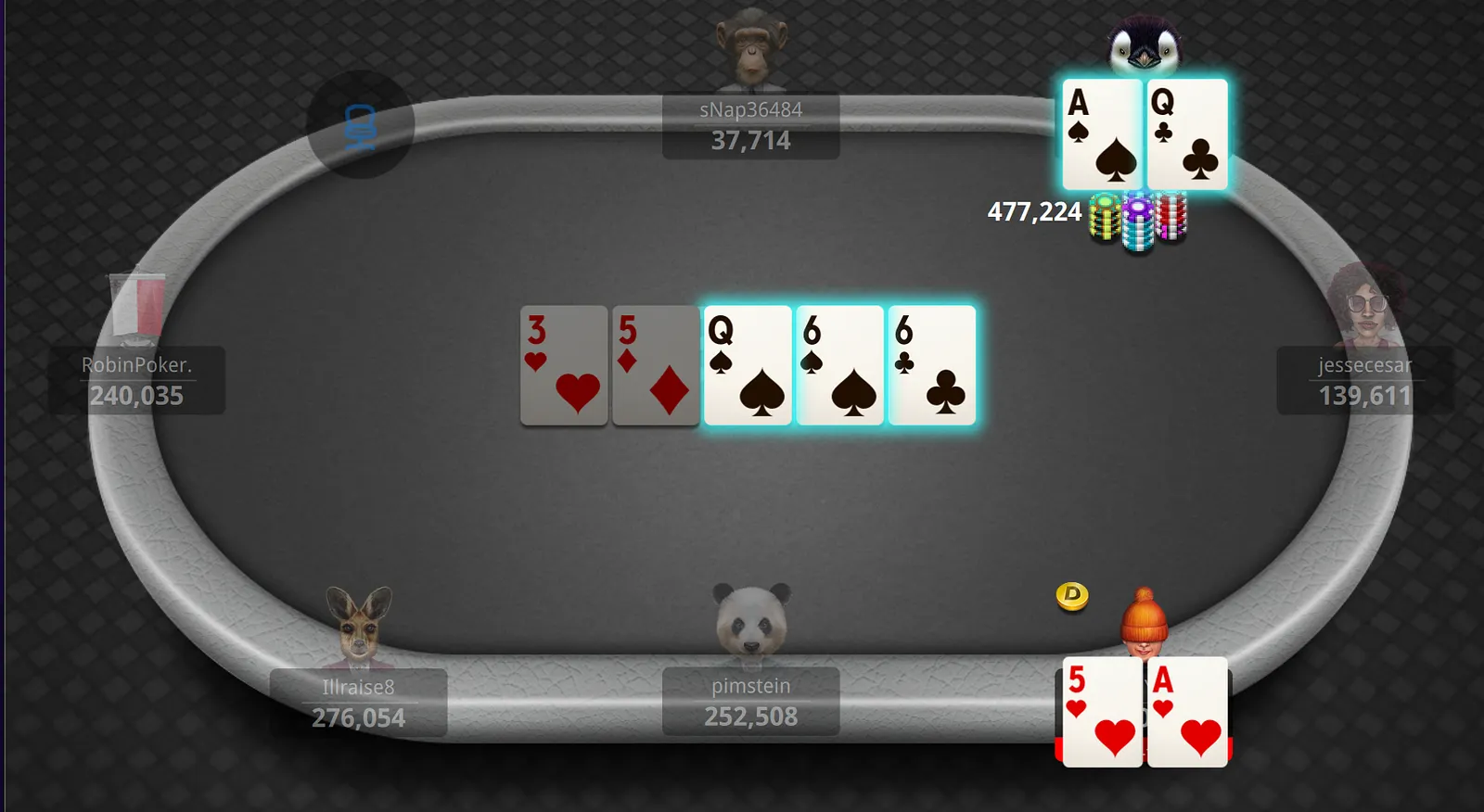Click Illraise8's name plate
The height and width of the screenshot is (812, 1484).
coord(359,703)
